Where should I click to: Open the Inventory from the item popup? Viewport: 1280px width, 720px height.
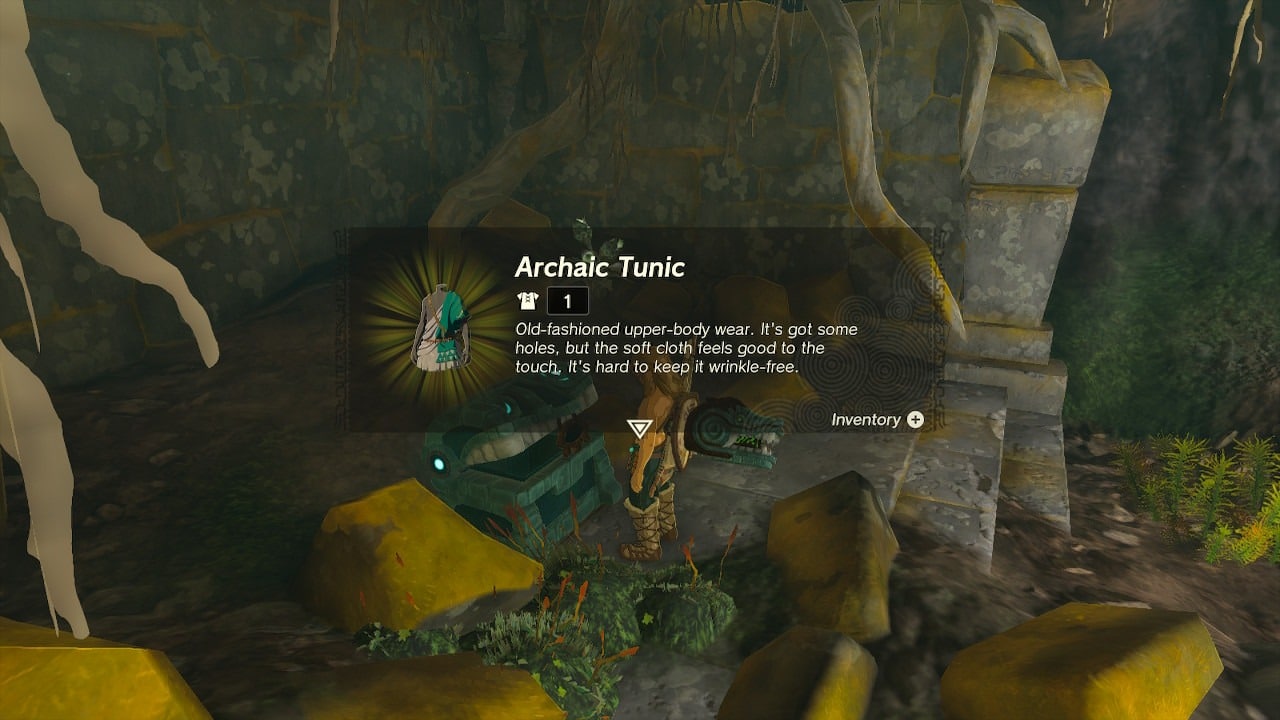[x=915, y=420]
